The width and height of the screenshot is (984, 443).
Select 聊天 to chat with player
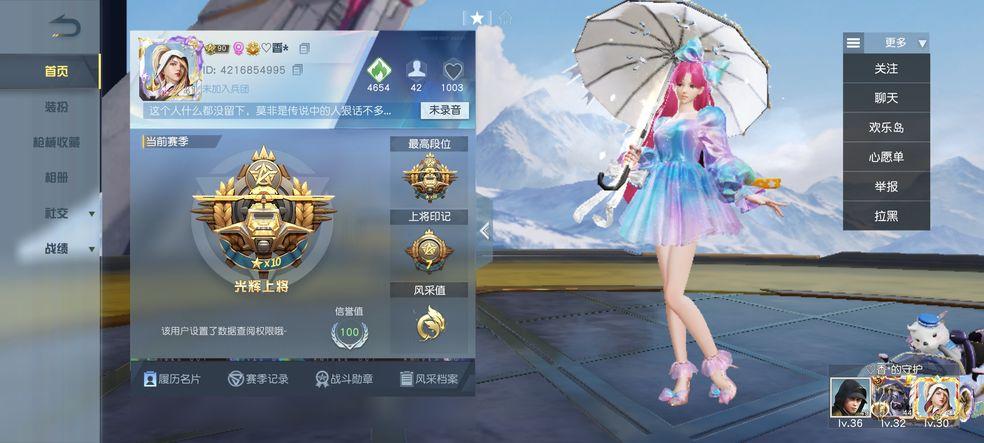point(886,98)
